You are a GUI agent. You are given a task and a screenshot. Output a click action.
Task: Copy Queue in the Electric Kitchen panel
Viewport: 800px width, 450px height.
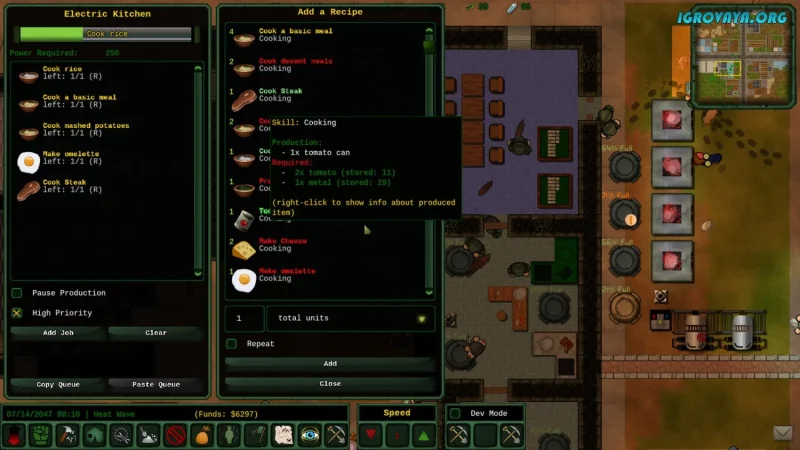tap(58, 384)
